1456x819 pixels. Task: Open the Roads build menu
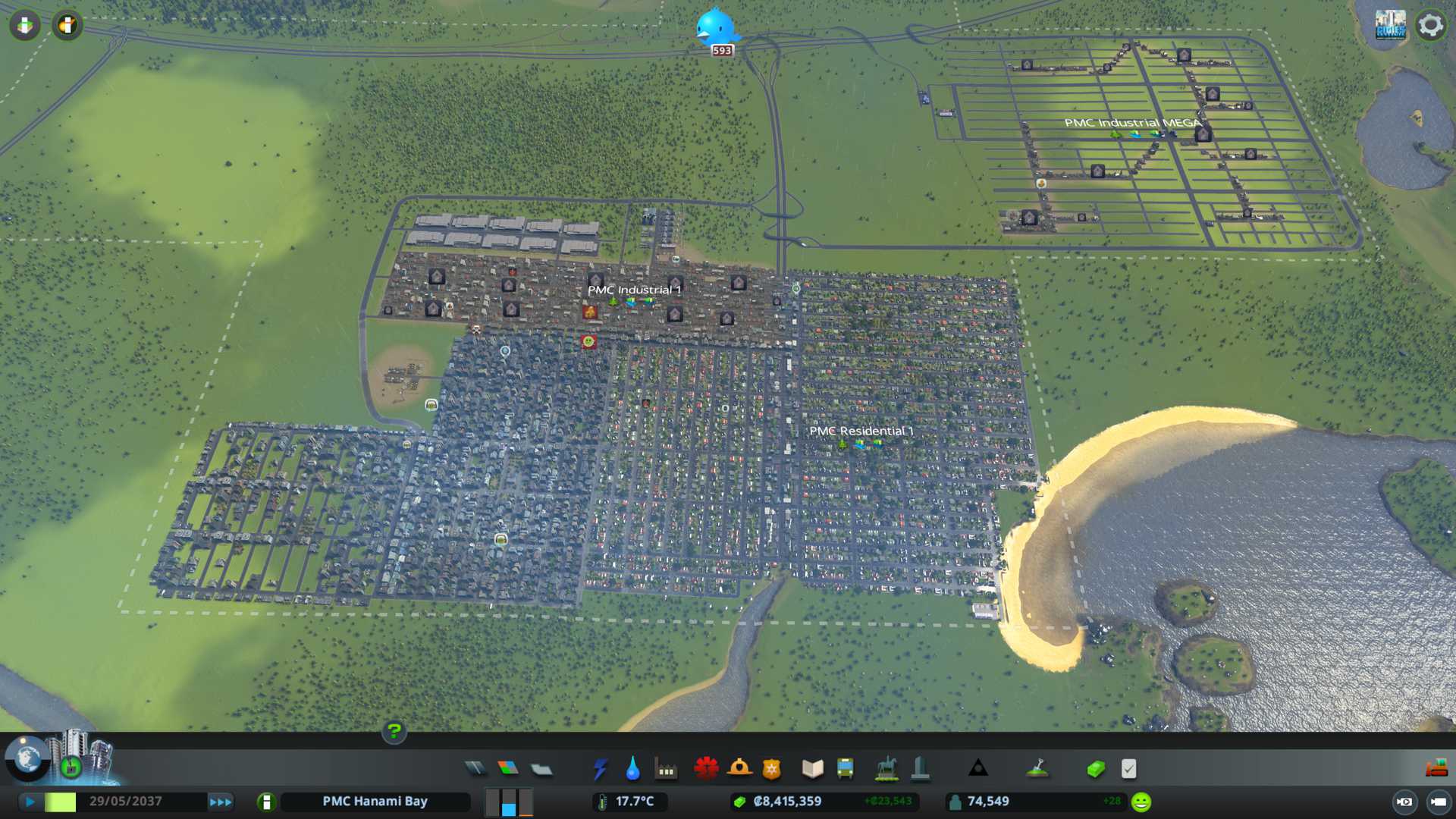[475, 769]
